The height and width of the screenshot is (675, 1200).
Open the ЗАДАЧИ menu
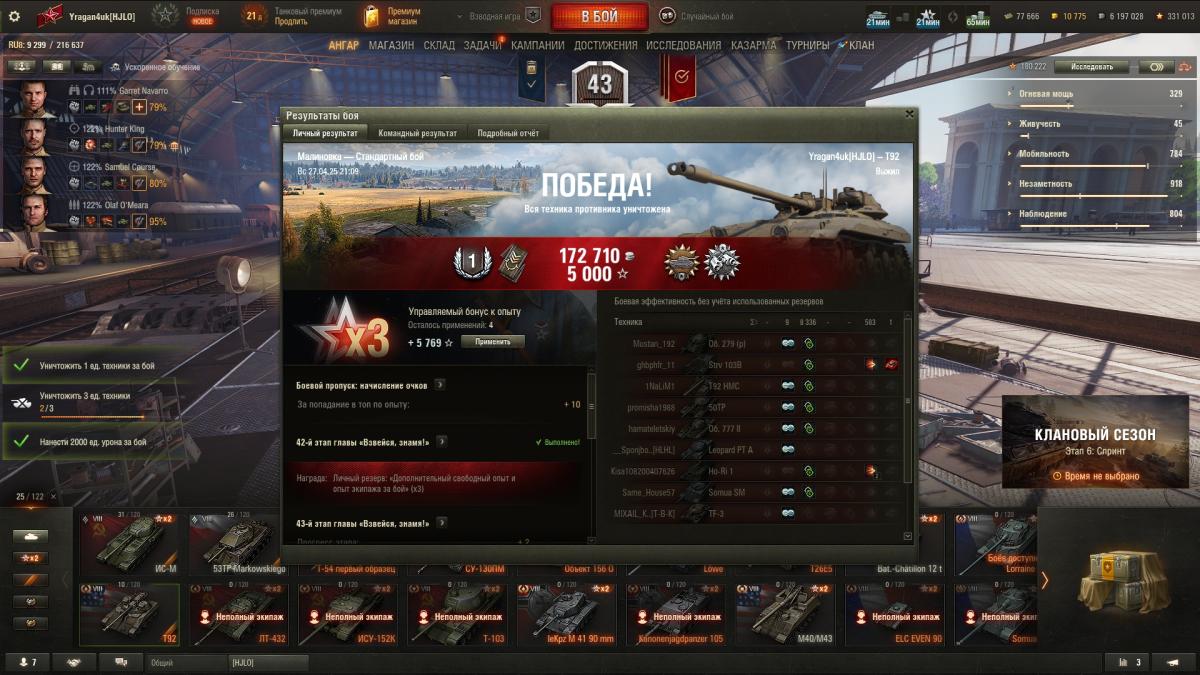coord(483,45)
